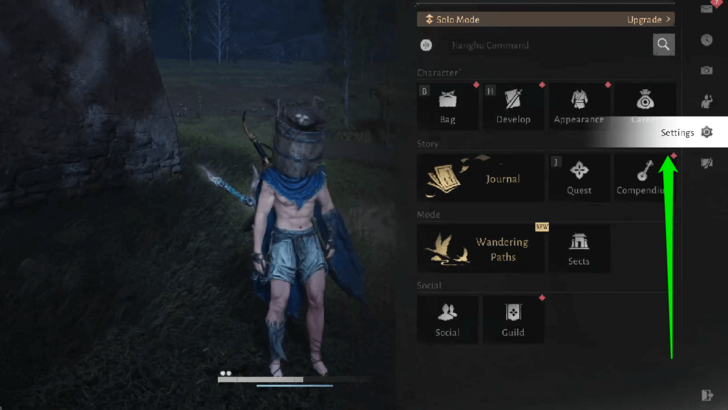Click the exit door icon
The width and height of the screenshot is (728, 410).
pyautogui.click(x=707, y=395)
